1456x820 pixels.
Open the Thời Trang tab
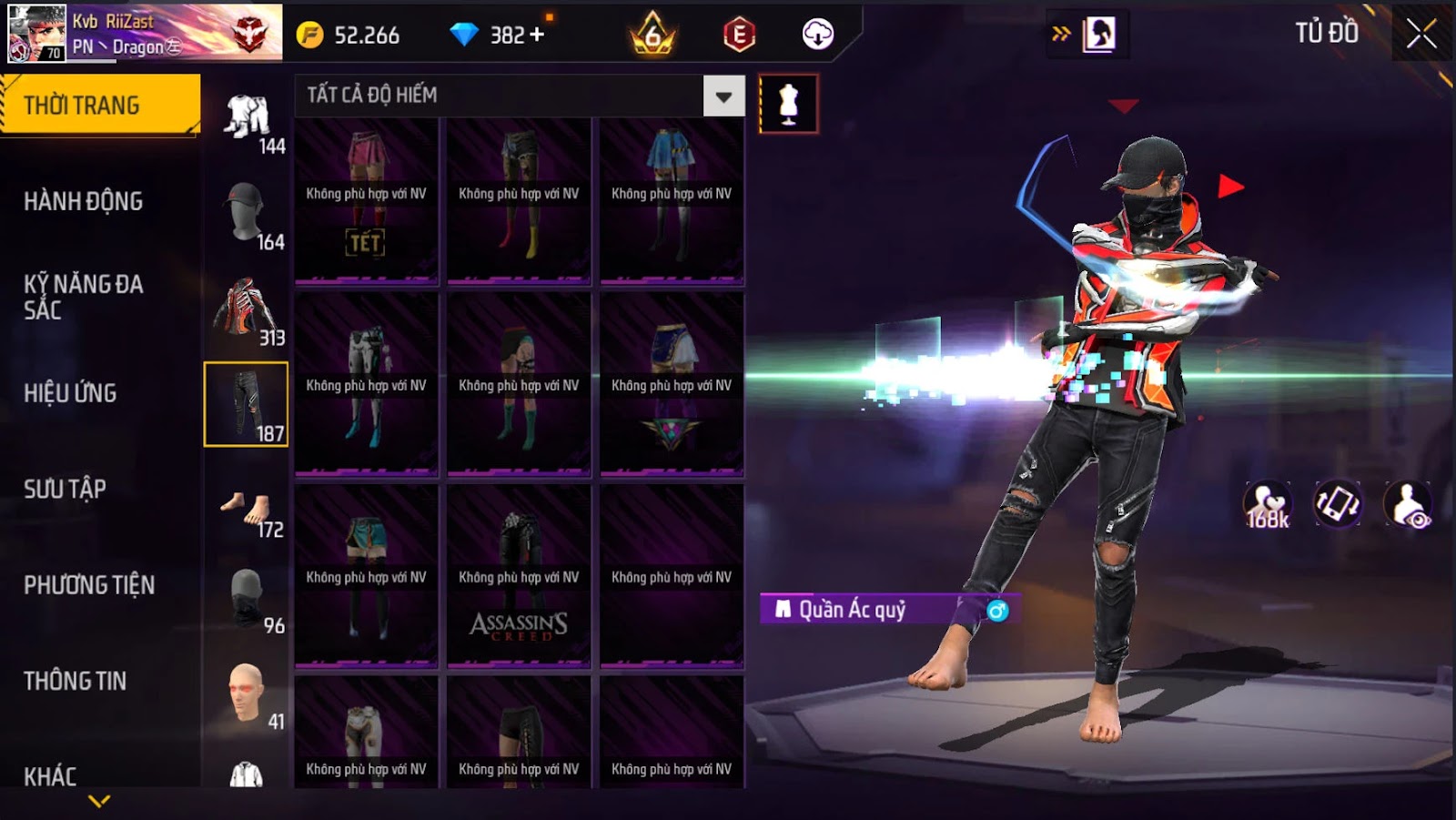click(100, 105)
